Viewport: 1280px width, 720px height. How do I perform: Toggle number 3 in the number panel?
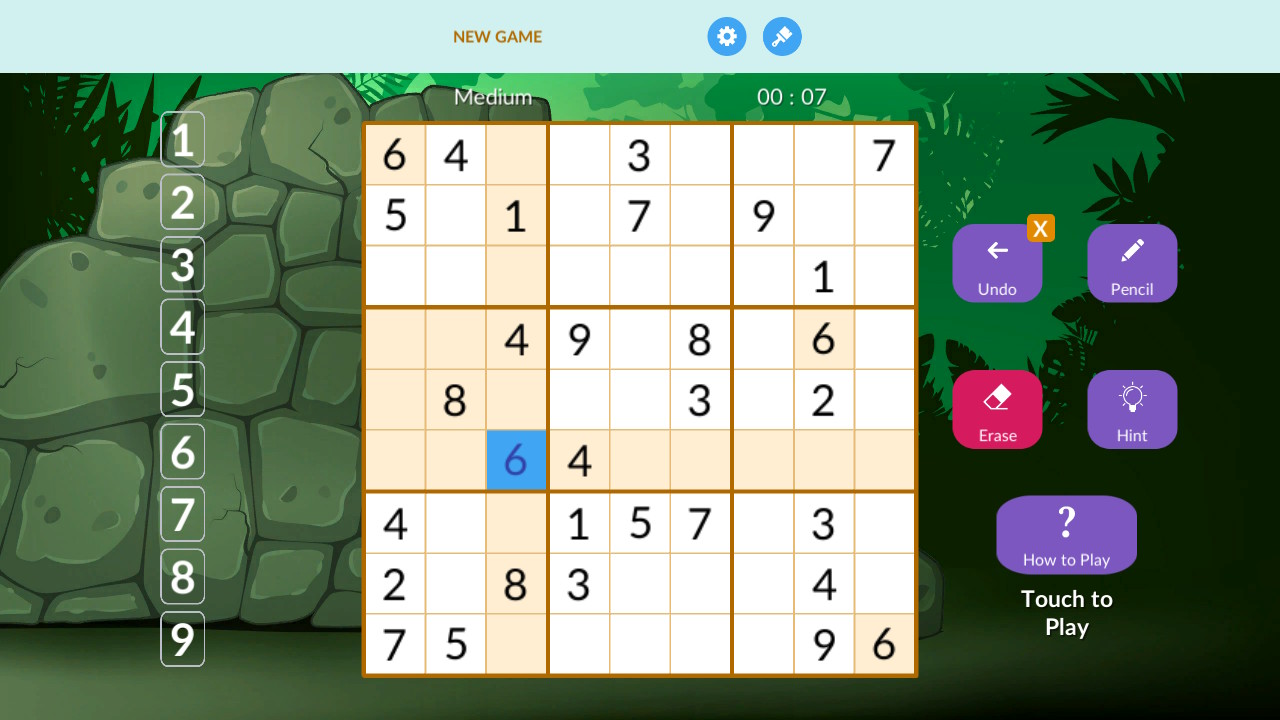tap(182, 265)
